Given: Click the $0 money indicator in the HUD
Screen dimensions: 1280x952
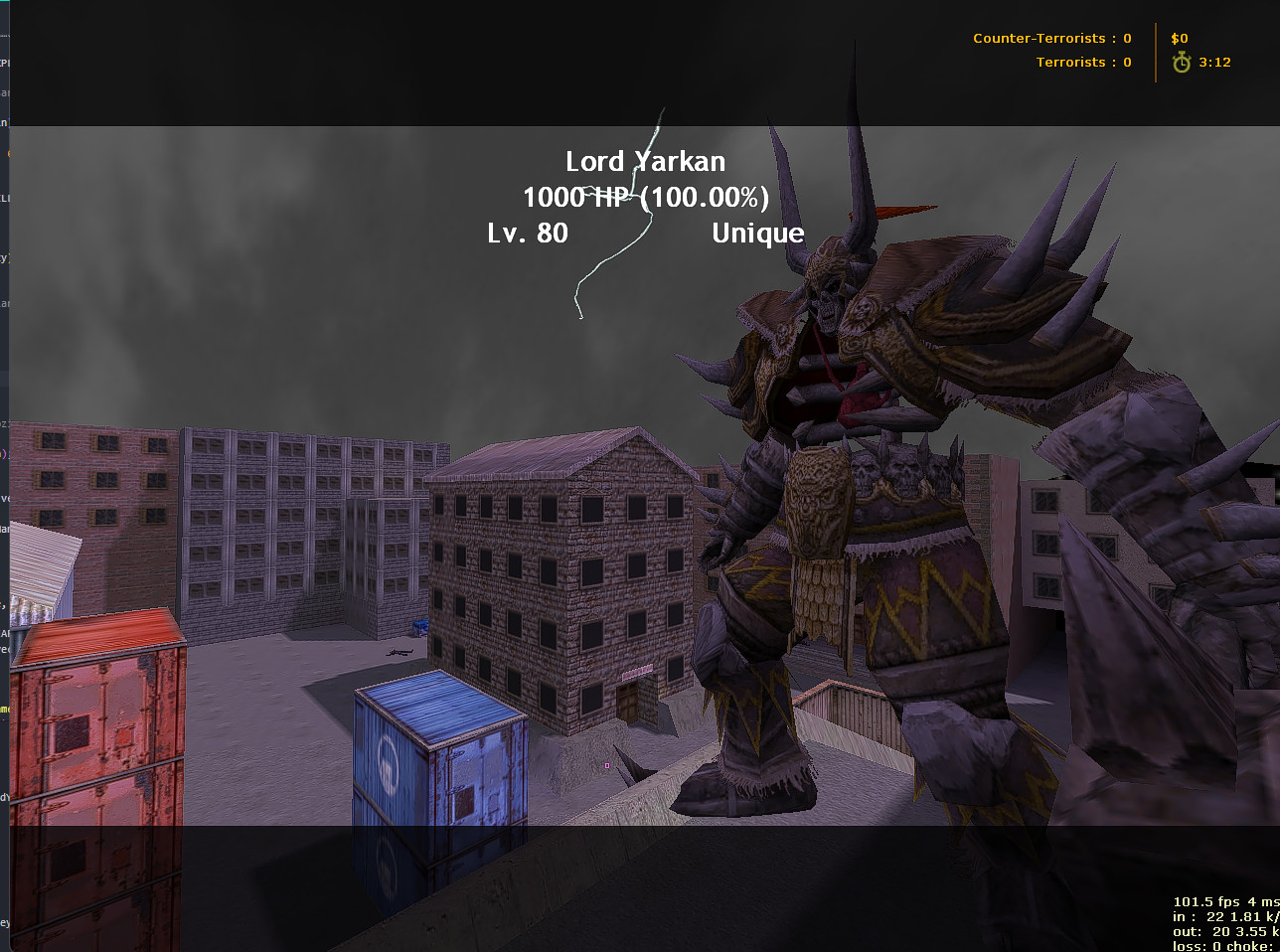Looking at the screenshot, I should tap(1179, 38).
